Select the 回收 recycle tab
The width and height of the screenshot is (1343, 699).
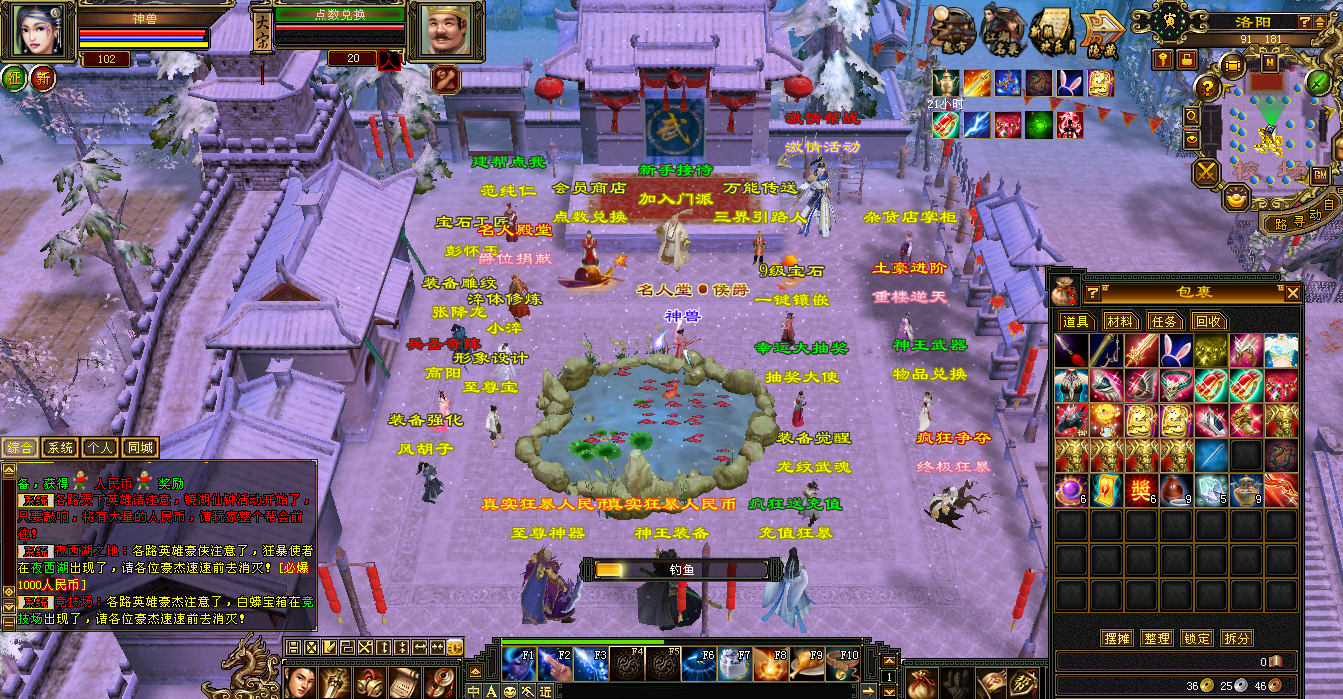tap(1208, 321)
